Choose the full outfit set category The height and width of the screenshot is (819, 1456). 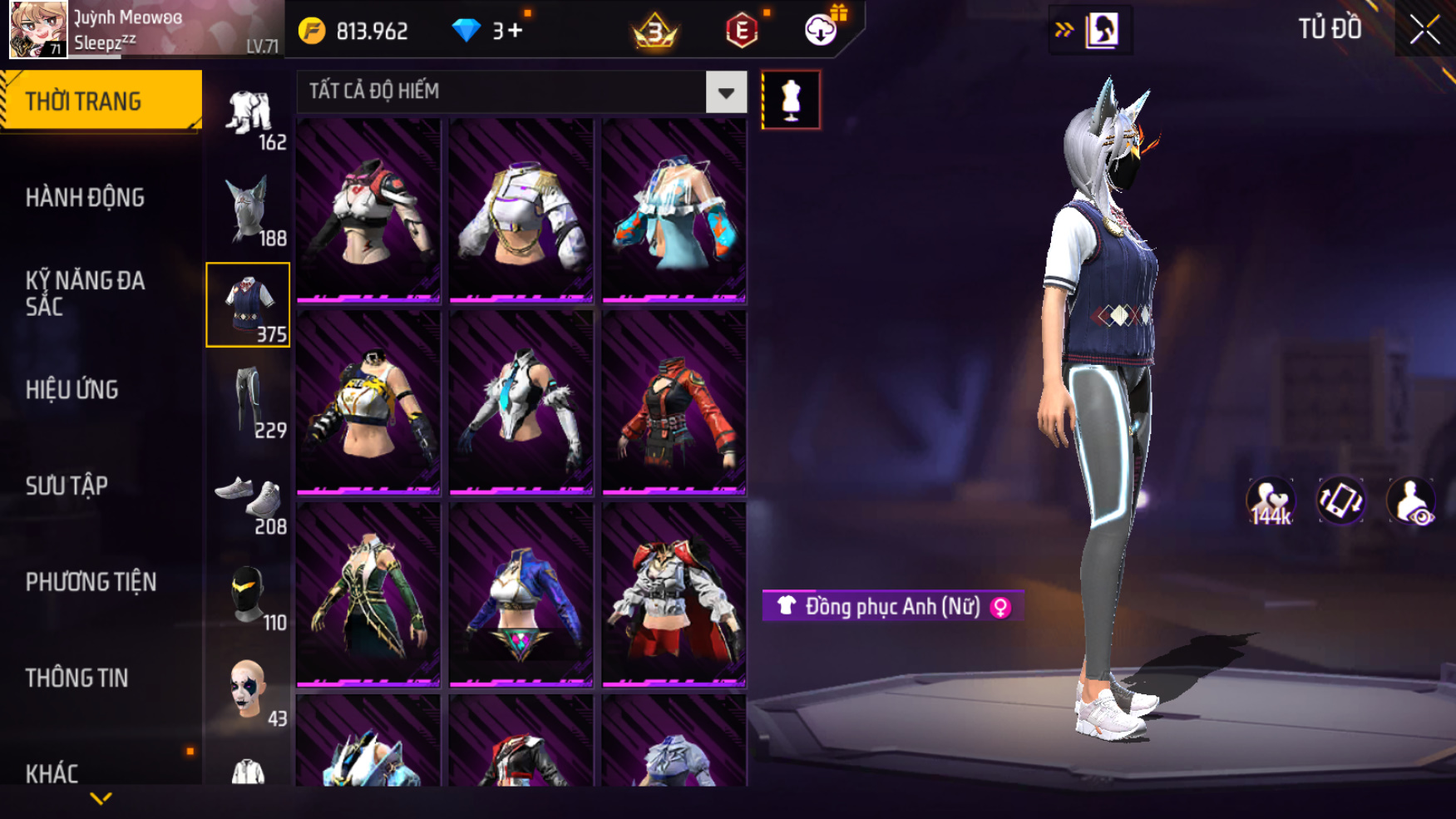249,115
